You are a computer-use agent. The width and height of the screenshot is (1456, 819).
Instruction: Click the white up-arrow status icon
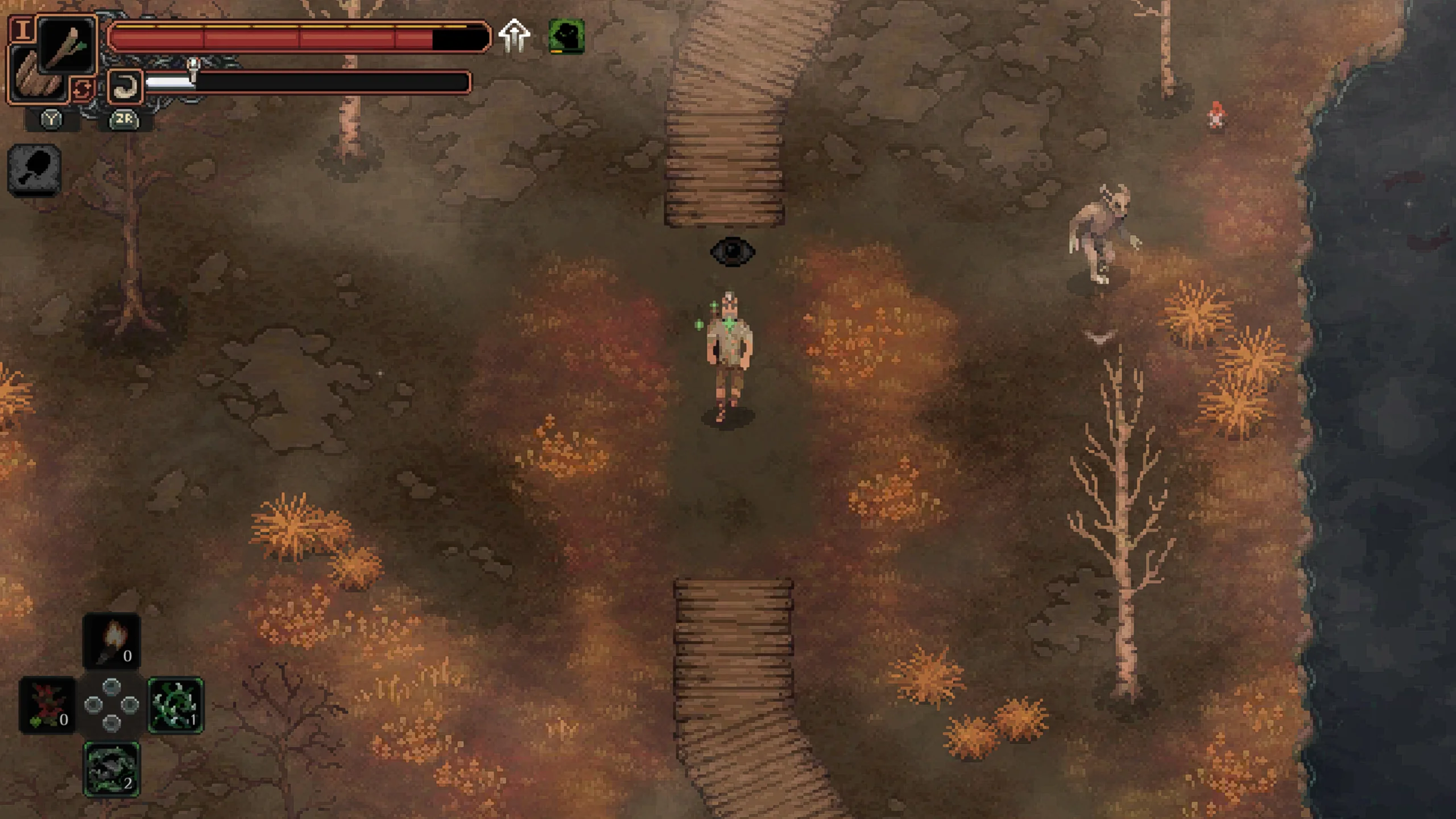[514, 36]
